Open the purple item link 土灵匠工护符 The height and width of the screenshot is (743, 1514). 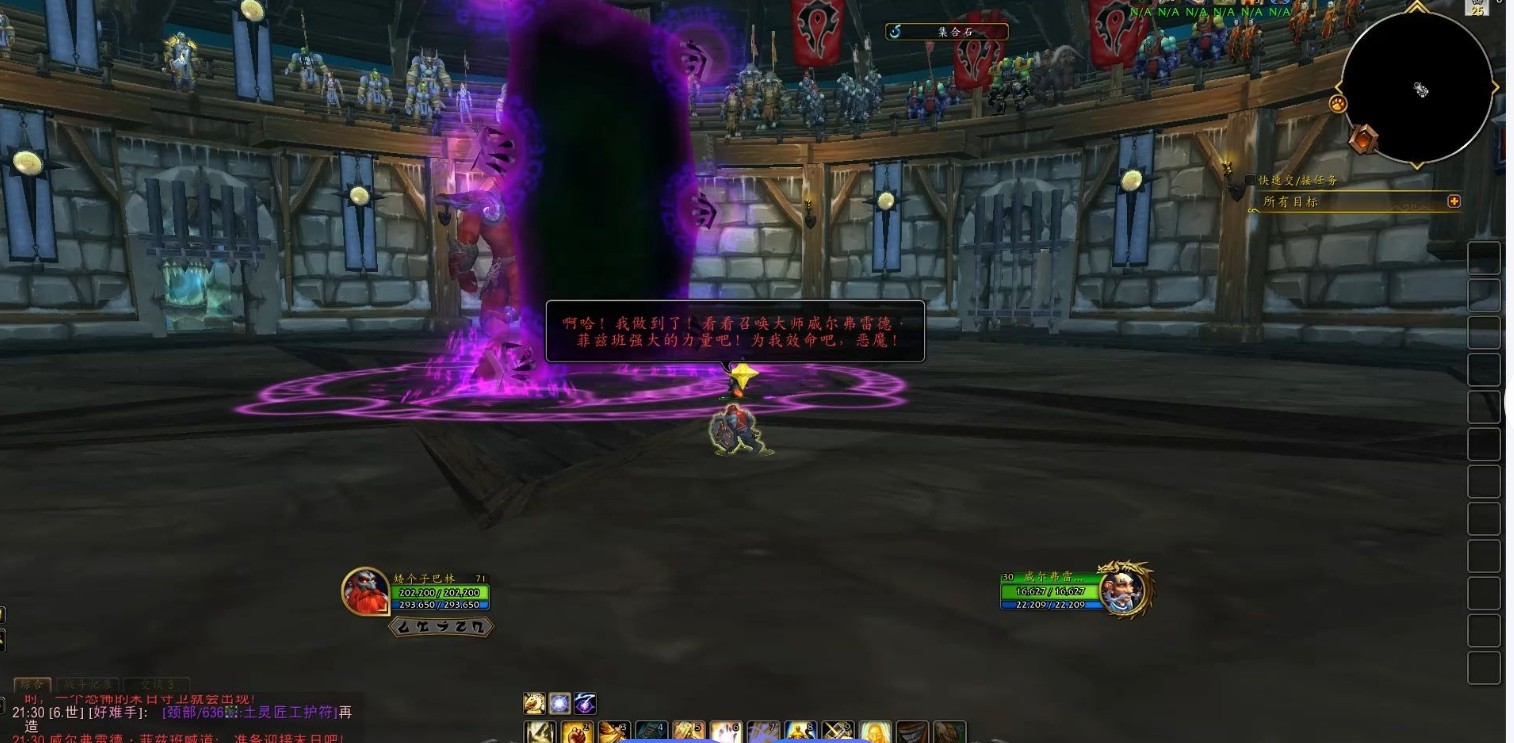click(x=249, y=712)
